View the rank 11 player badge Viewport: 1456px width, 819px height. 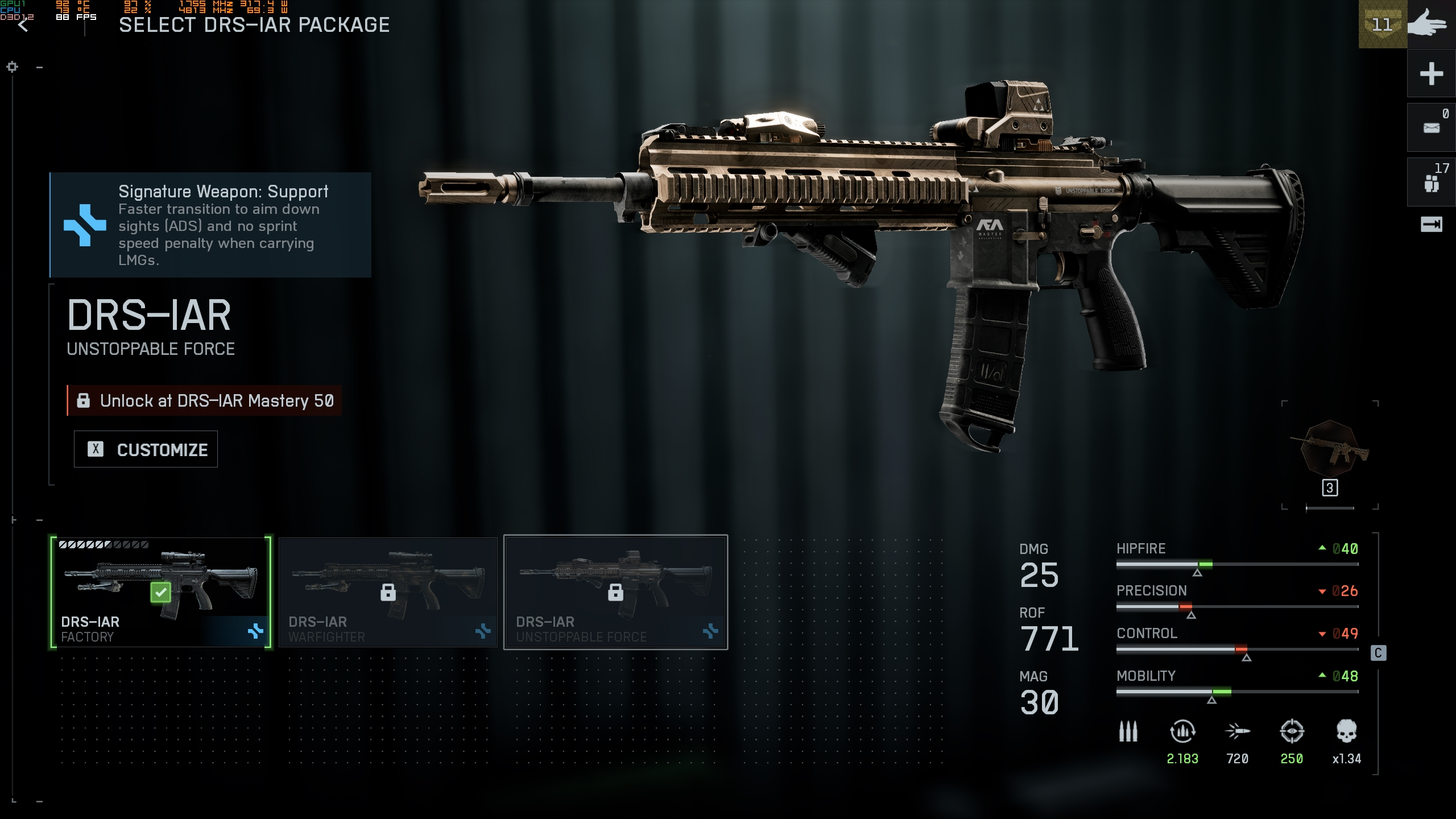tap(1382, 25)
